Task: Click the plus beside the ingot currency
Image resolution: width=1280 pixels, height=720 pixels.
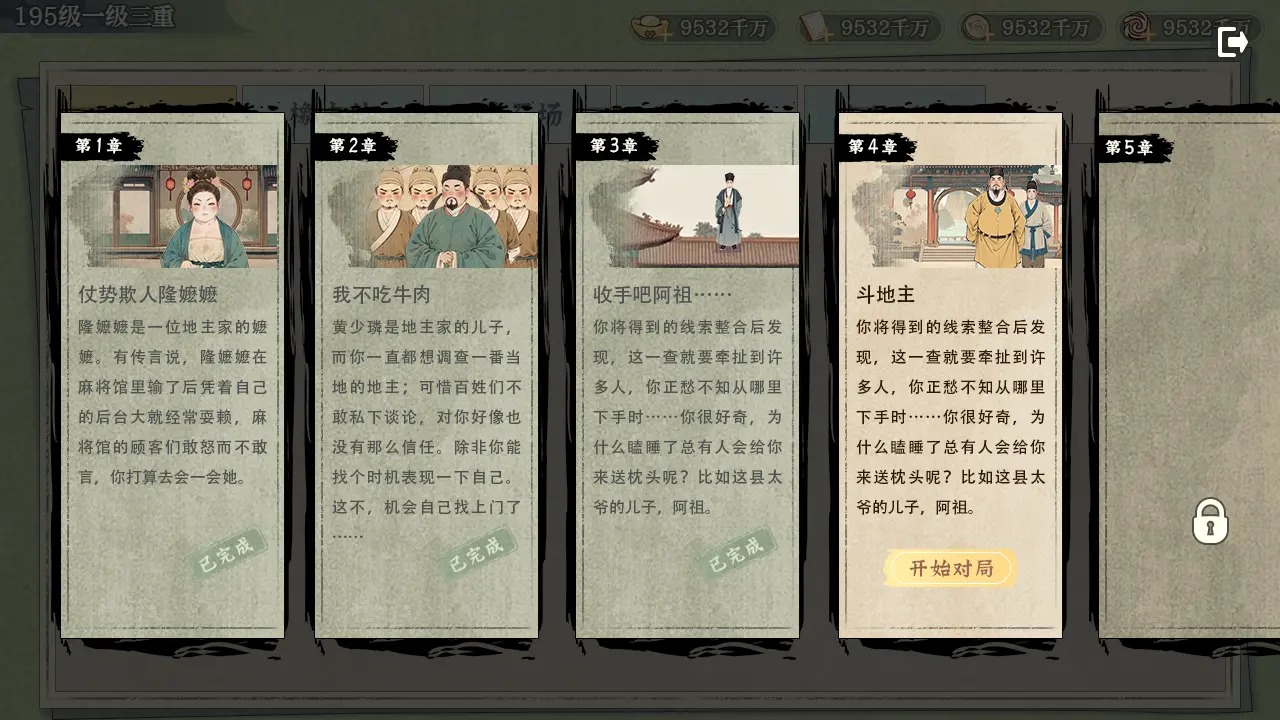Action: pyautogui.click(x=666, y=36)
